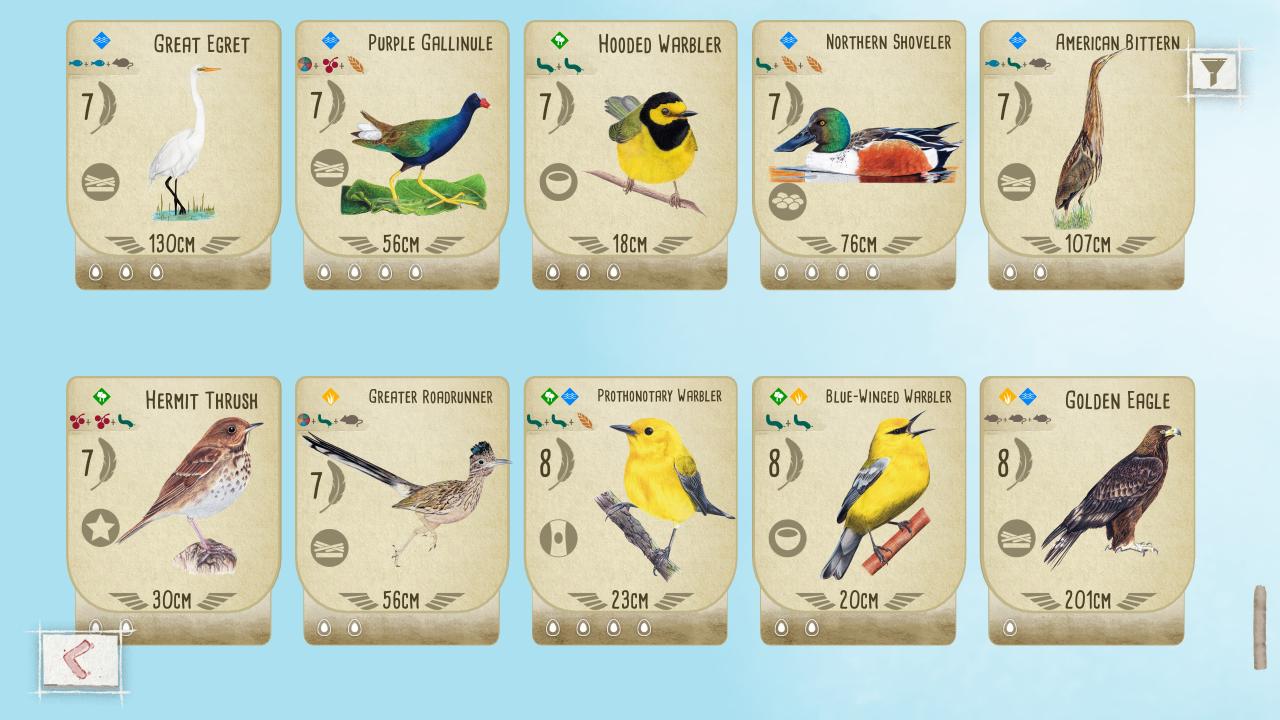Go back with the red arrow button
The image size is (1280, 720).
tap(80, 659)
